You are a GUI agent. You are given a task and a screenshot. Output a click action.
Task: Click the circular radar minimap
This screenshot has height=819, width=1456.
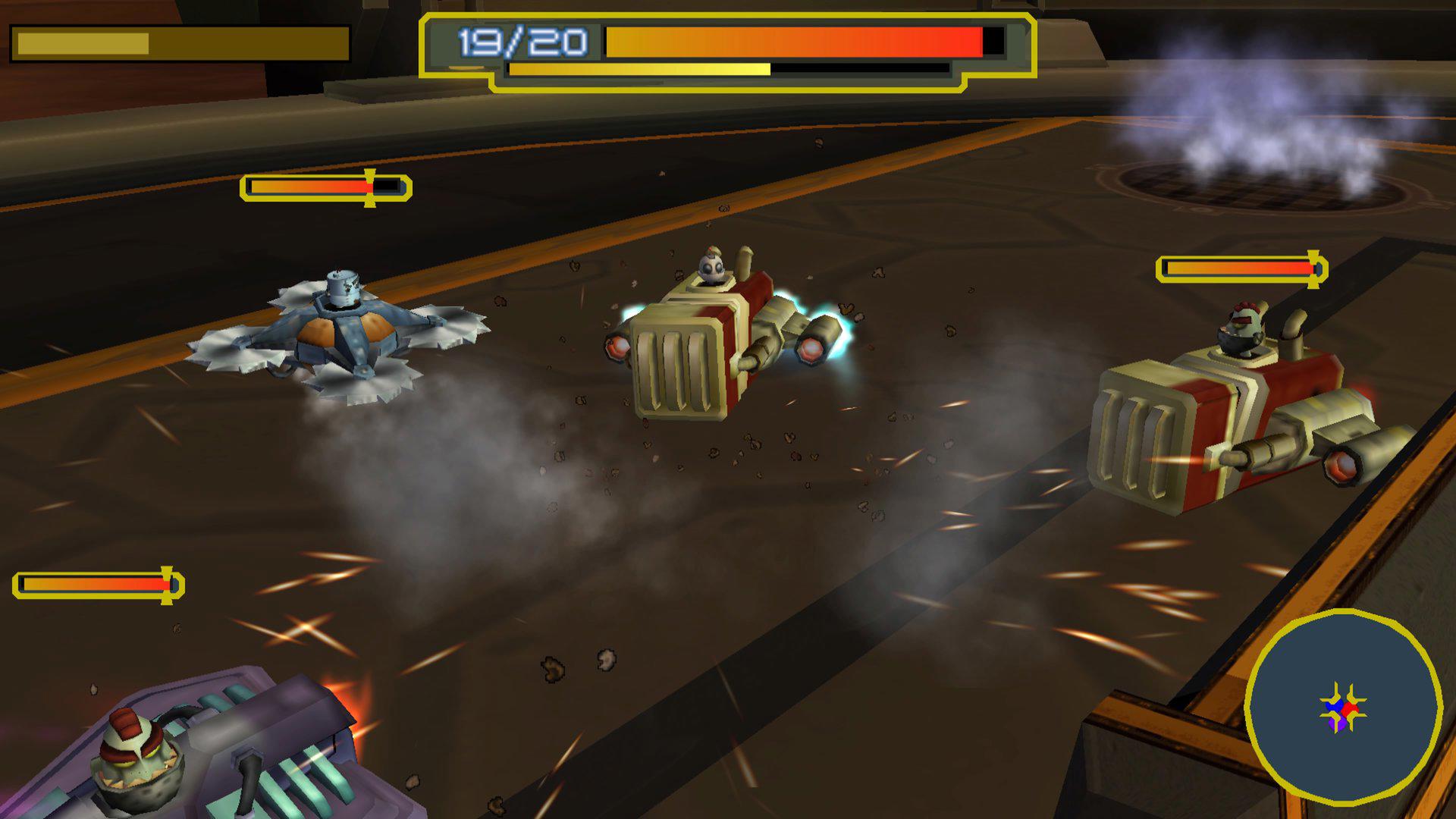pyautogui.click(x=1343, y=707)
